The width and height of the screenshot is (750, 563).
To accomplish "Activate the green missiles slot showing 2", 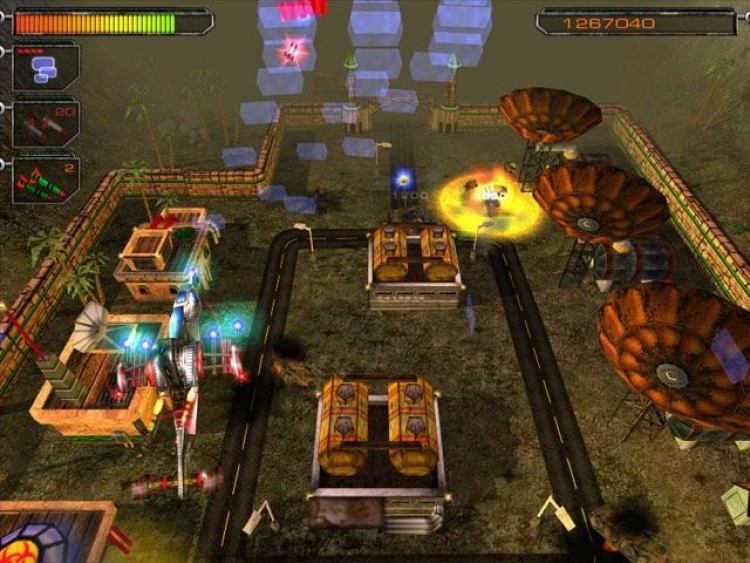I will tap(45, 181).
